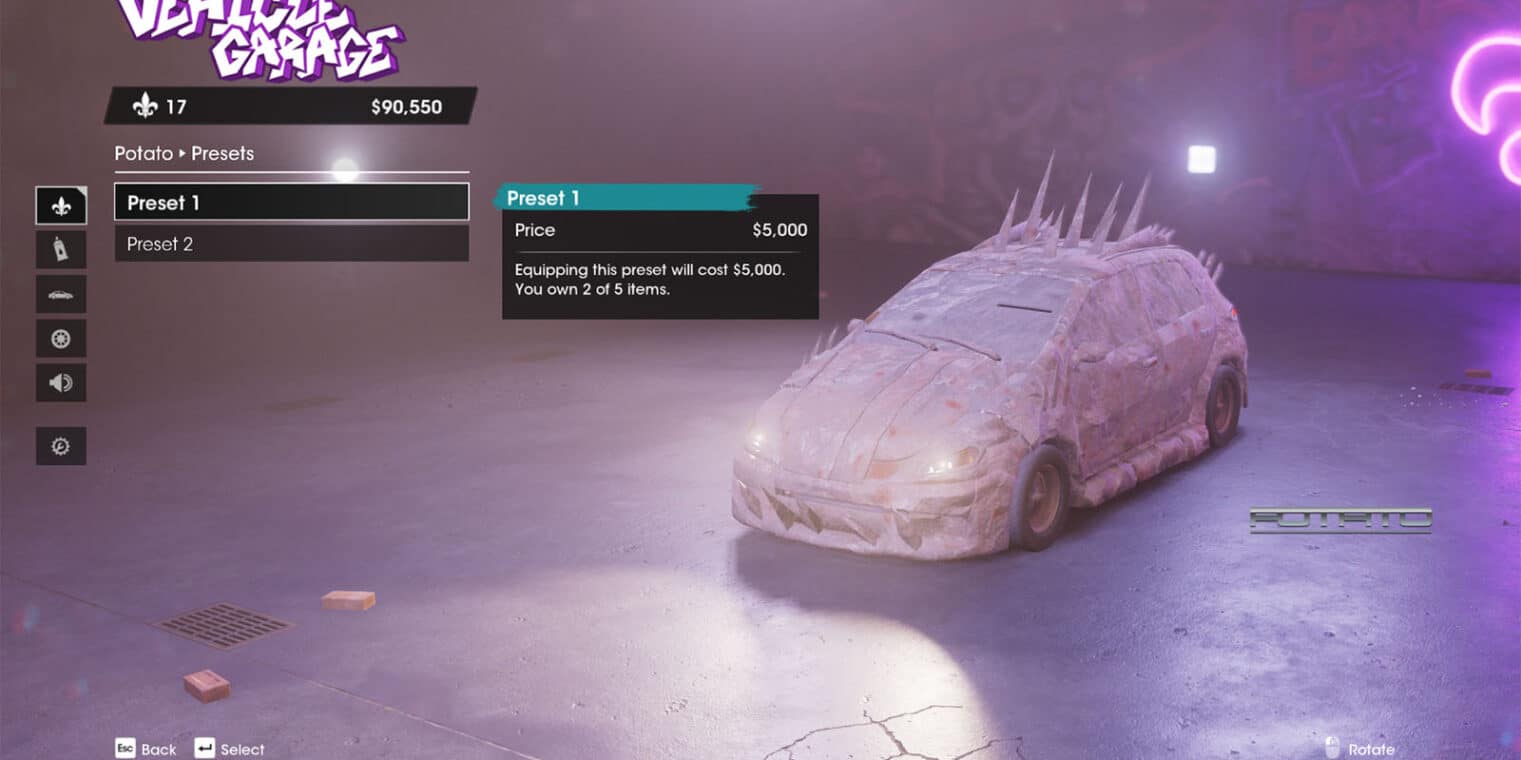Open the fleur-de-lis presets category
The width and height of the screenshot is (1521, 760).
tap(61, 206)
